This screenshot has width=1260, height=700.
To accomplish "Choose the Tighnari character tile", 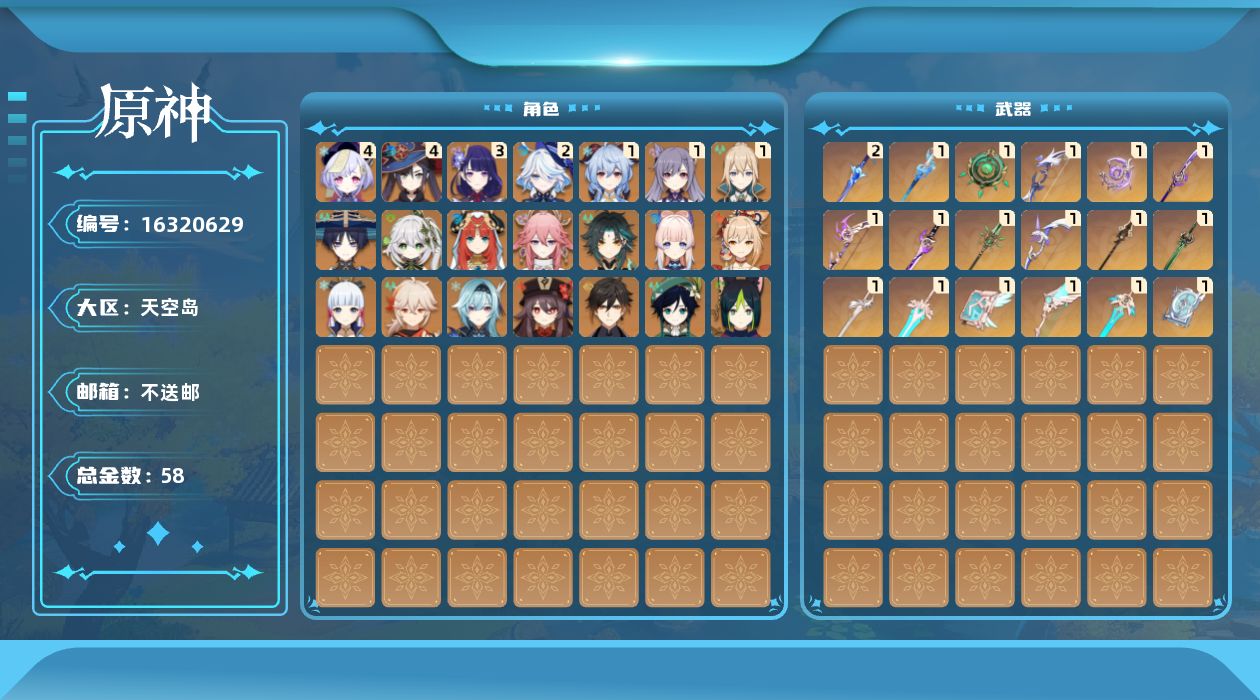I will pyautogui.click(x=741, y=307).
